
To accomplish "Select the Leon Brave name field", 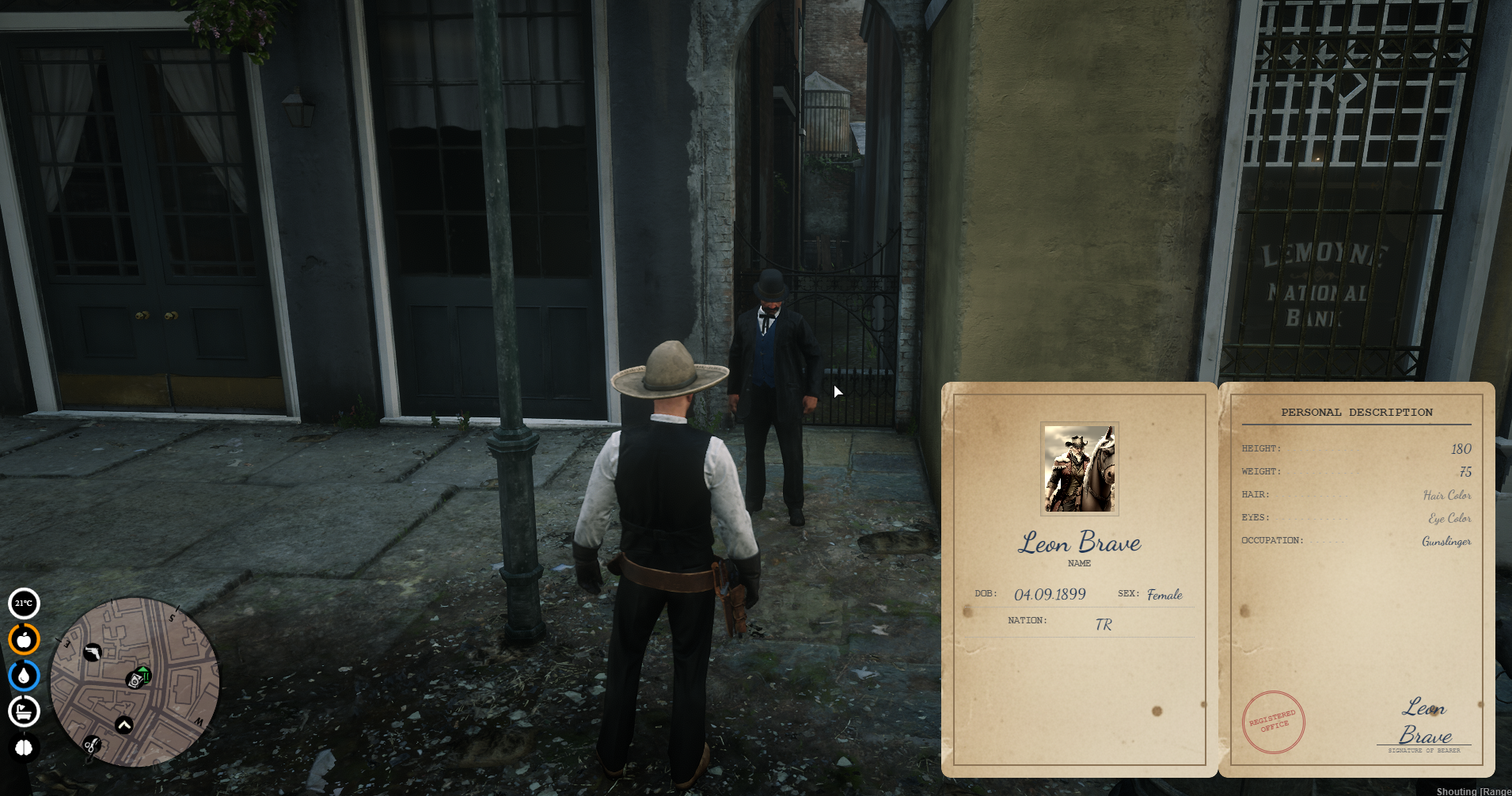I will (x=1079, y=543).
